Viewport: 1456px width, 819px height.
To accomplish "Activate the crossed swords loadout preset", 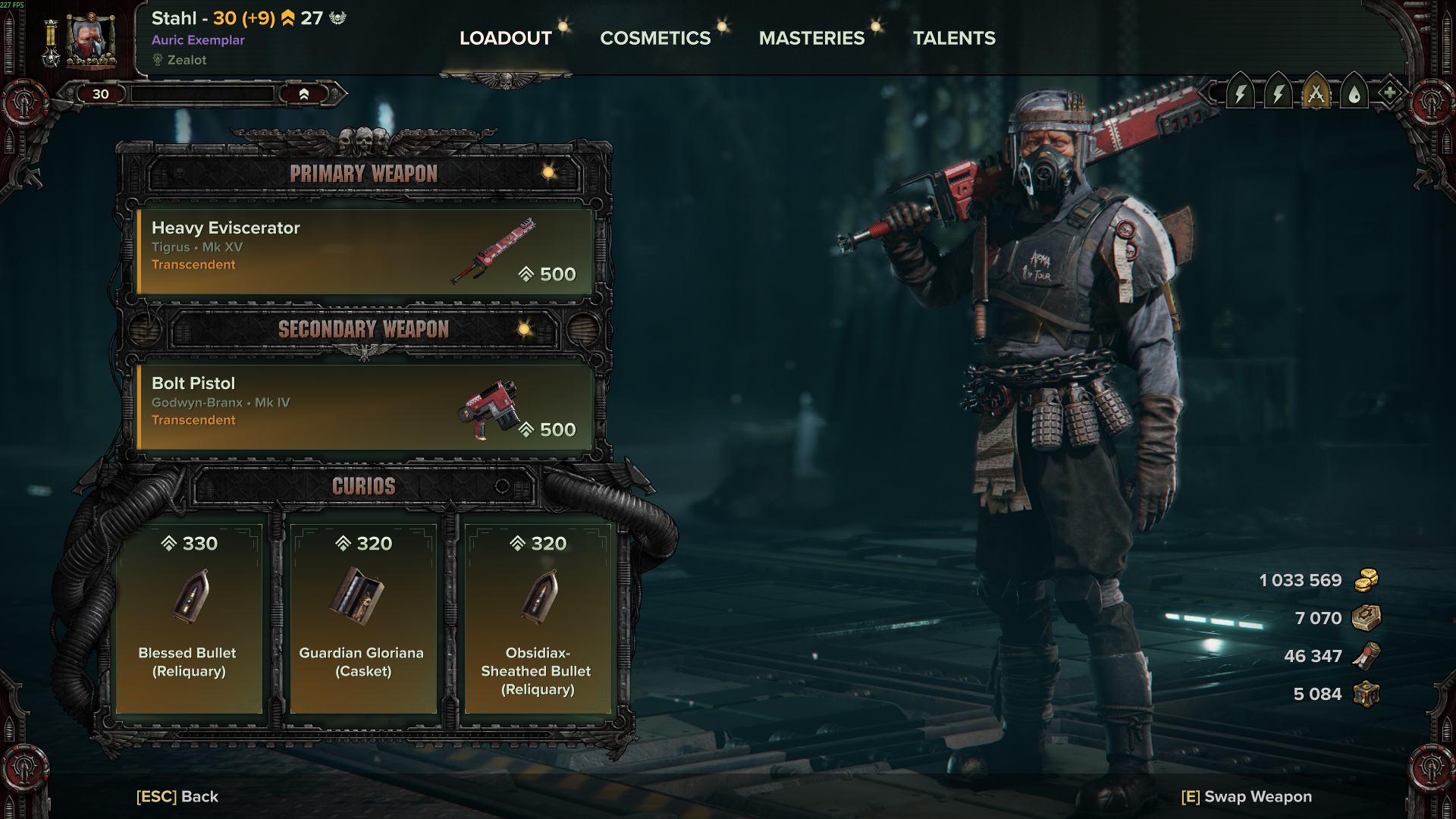I will click(1316, 94).
